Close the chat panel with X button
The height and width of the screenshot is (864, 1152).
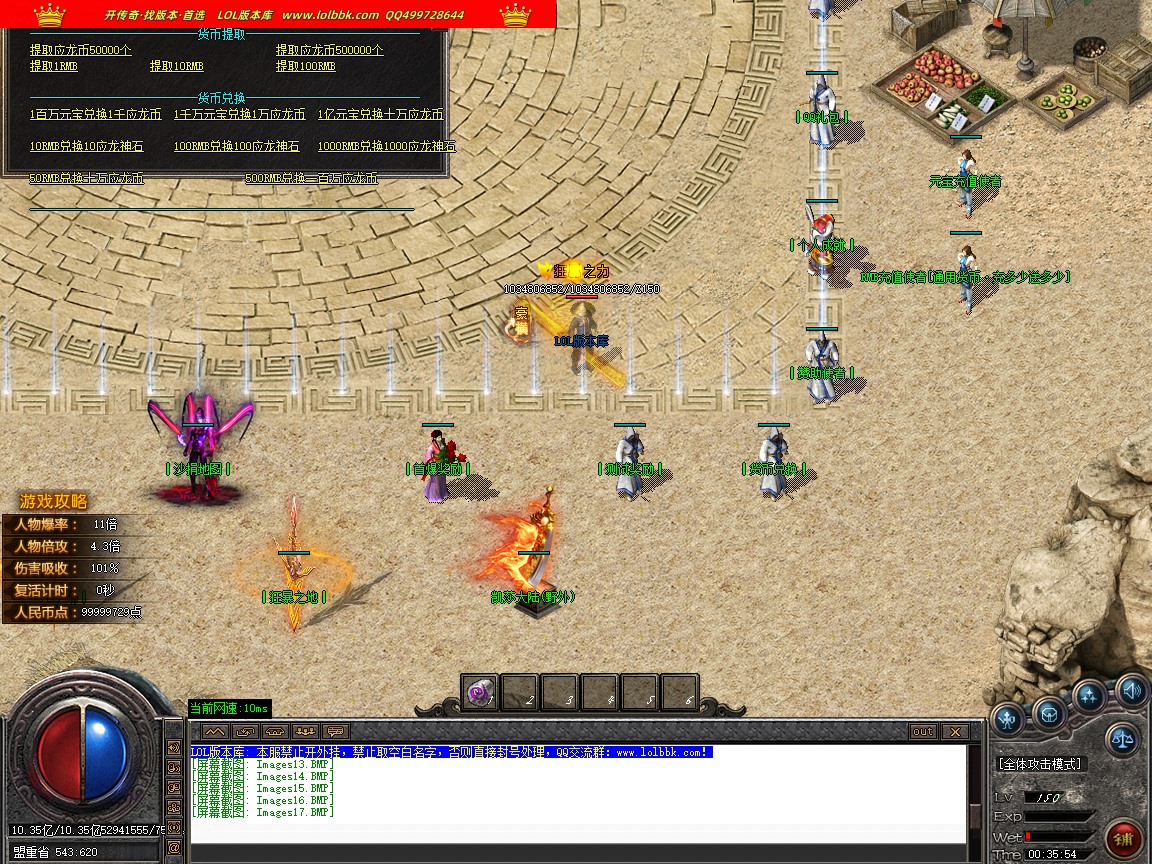pos(954,732)
